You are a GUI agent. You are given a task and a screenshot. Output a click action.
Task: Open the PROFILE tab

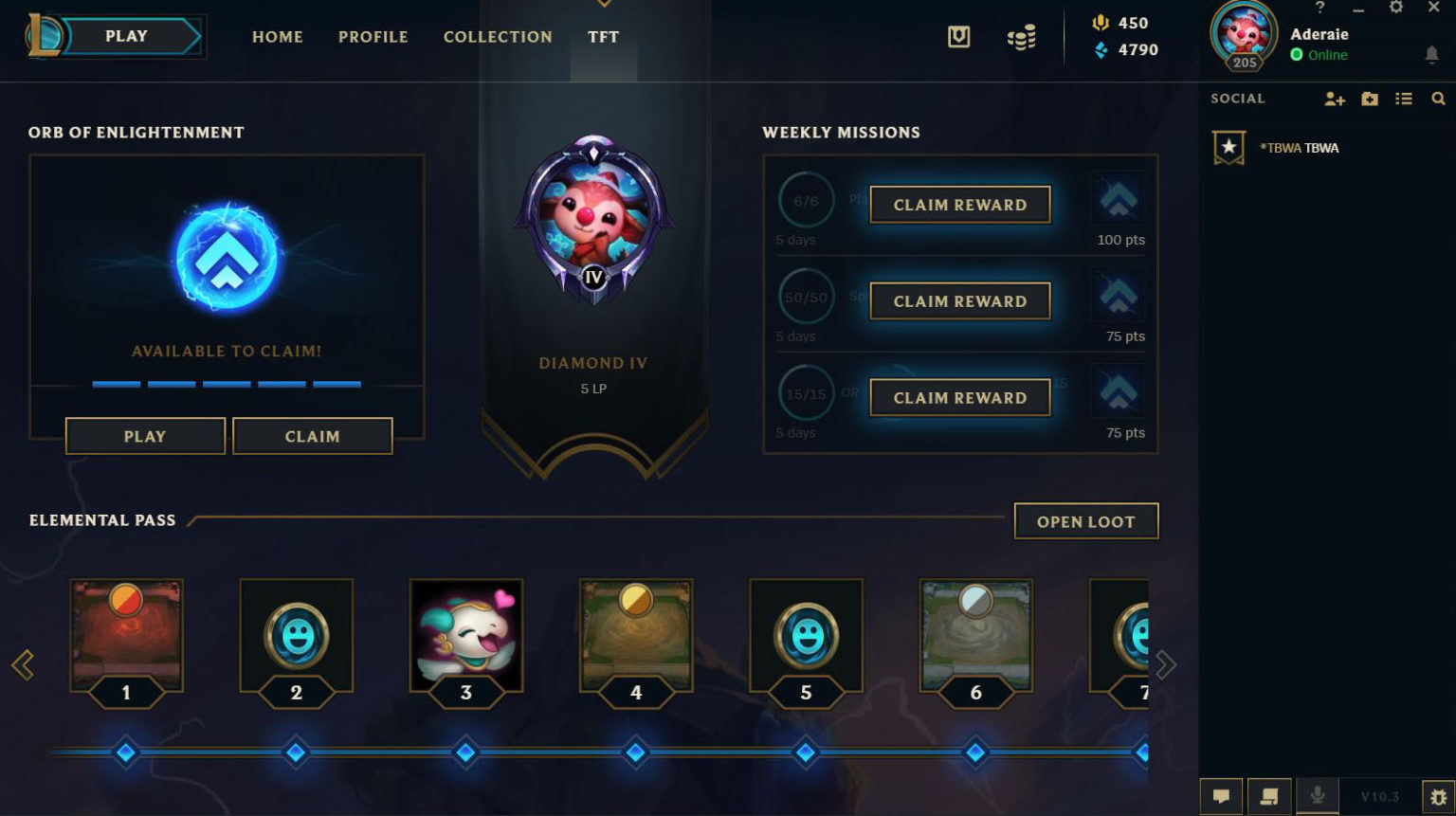point(373,37)
